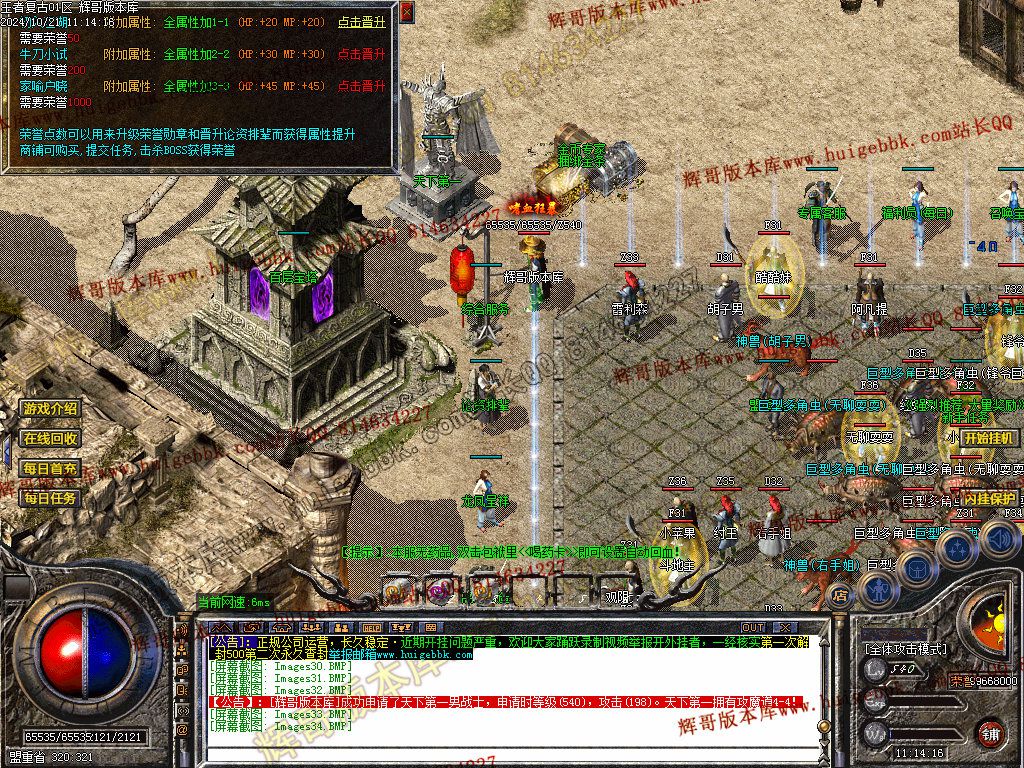The width and height of the screenshot is (1024, 768).
Task: Click 点击晋升 for the 牛刀小试 rank
Action: (x=361, y=54)
